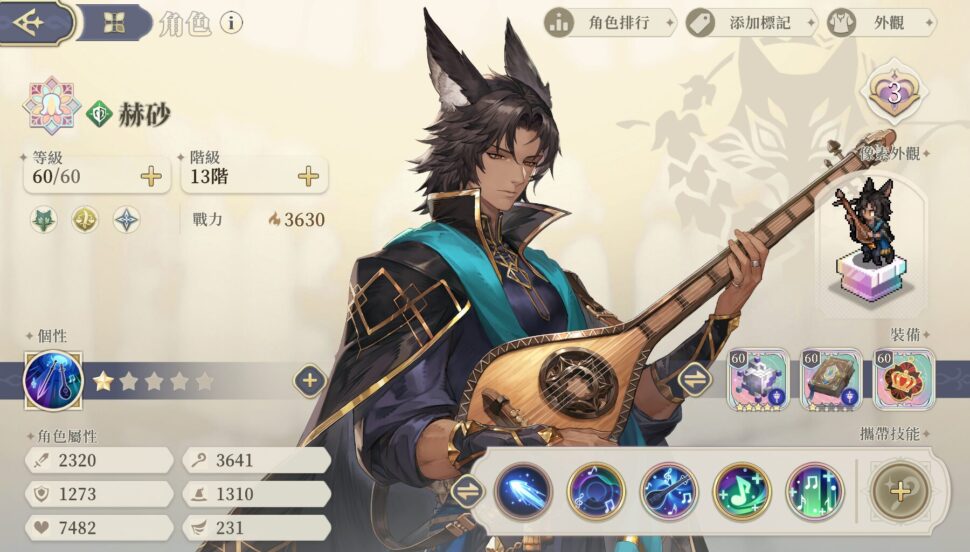Viewport: 970px width, 552px height.
Task: Tap the plus beside 13階 rank
Action: [309, 177]
